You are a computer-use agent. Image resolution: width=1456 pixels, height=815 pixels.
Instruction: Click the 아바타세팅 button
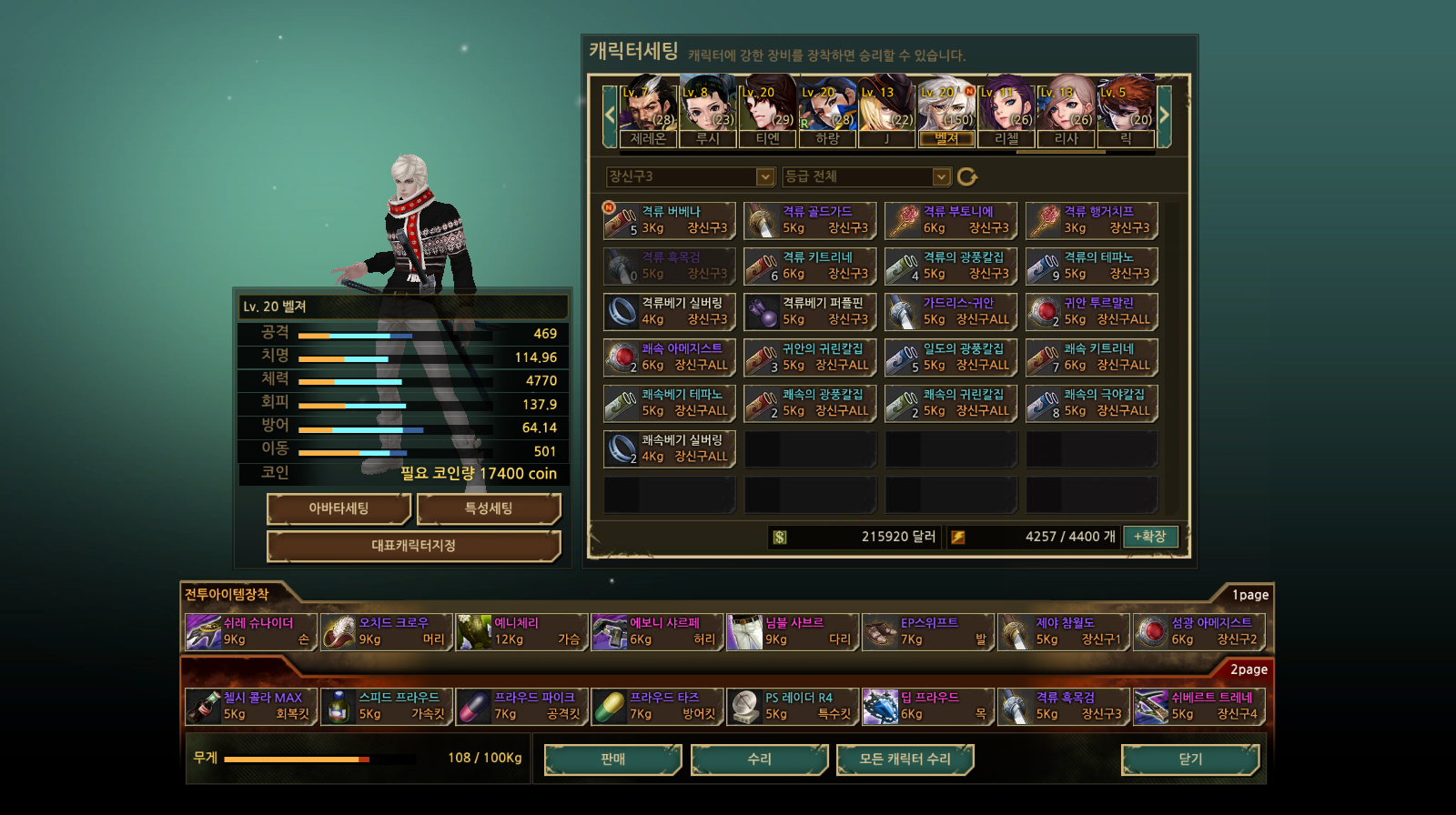point(339,508)
